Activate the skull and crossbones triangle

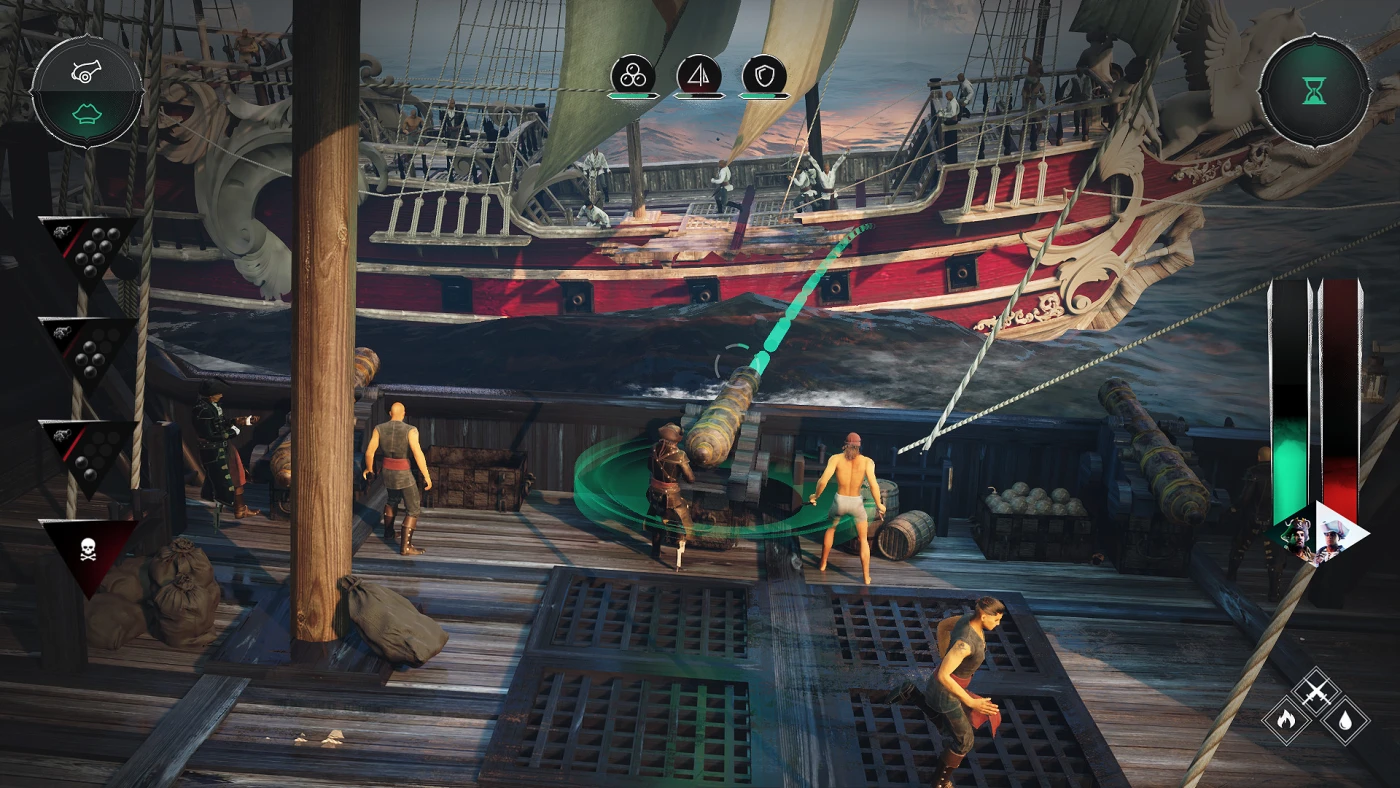pos(88,550)
